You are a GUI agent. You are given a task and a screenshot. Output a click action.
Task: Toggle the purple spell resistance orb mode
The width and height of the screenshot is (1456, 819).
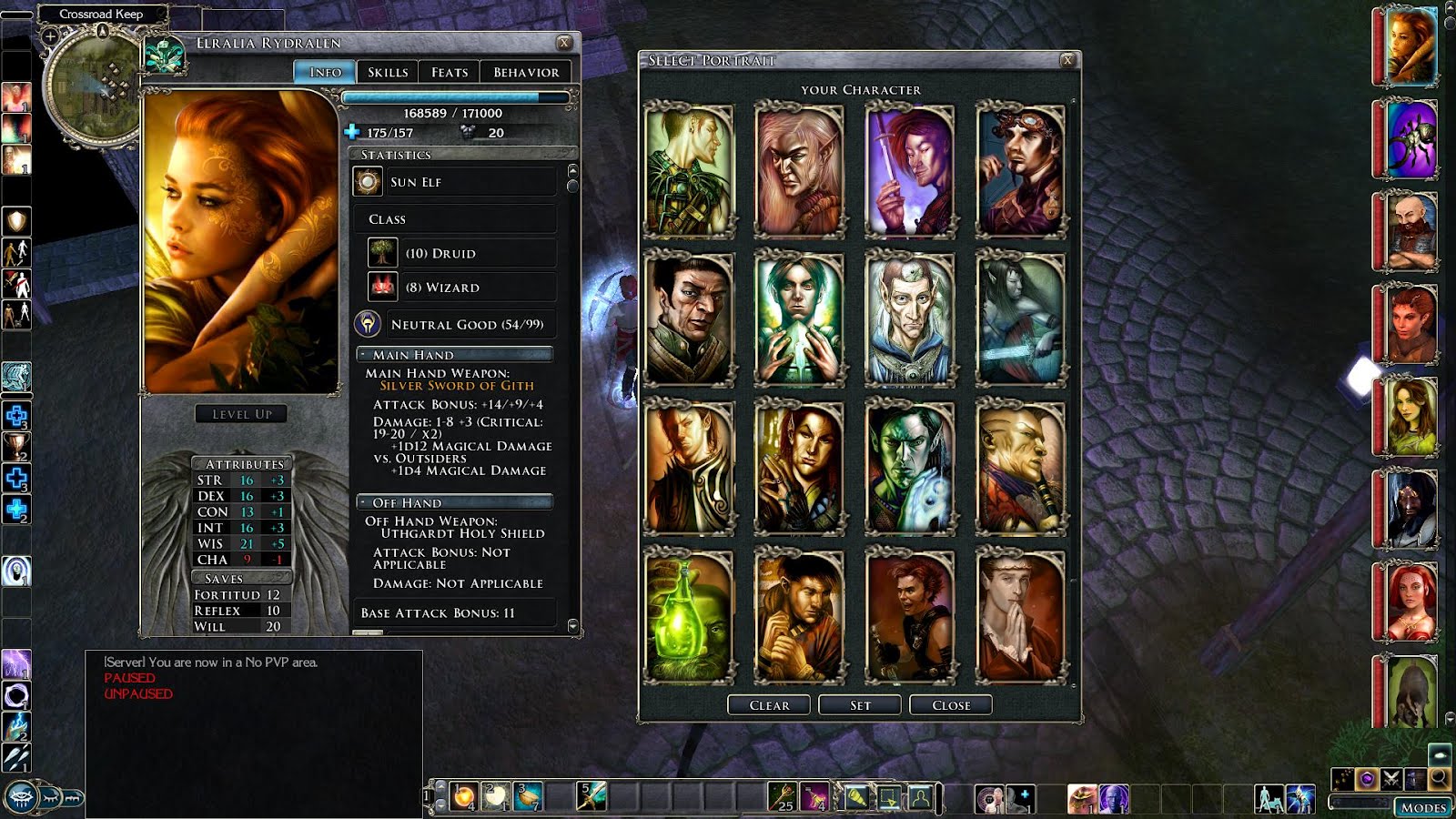(1367, 777)
